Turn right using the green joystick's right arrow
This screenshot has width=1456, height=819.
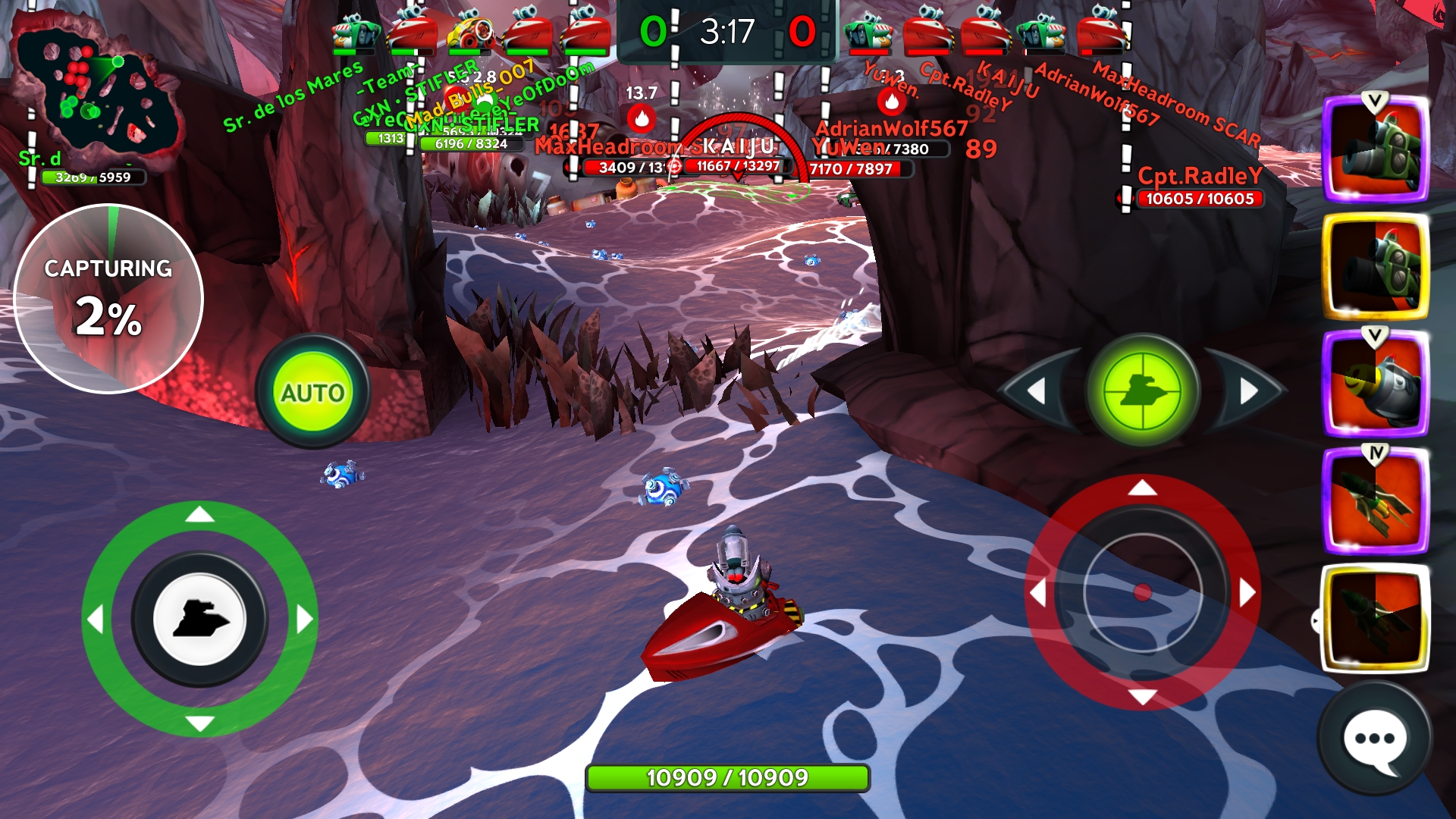(304, 620)
